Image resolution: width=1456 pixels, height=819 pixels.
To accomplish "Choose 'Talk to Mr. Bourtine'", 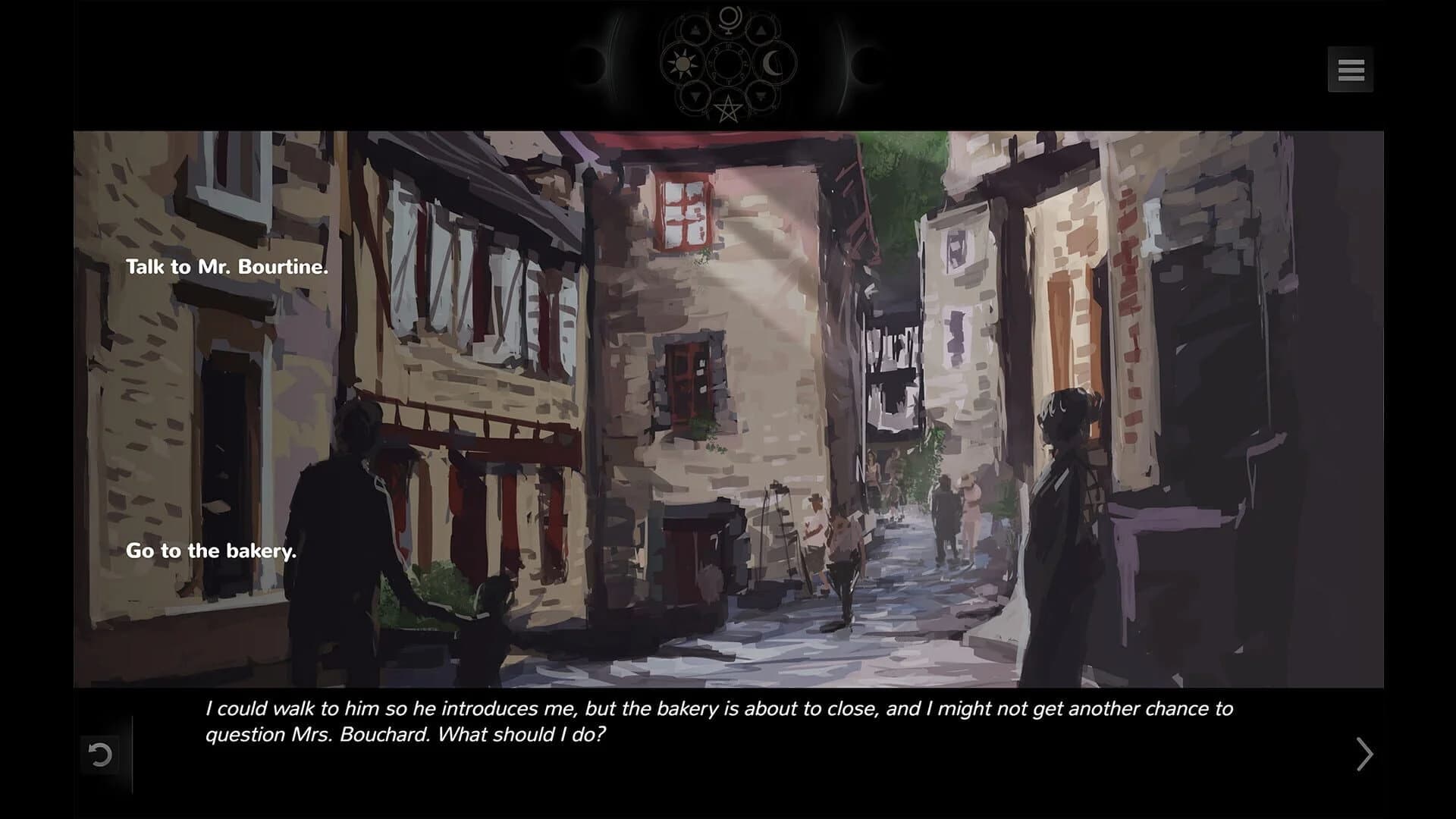I will coord(227,267).
